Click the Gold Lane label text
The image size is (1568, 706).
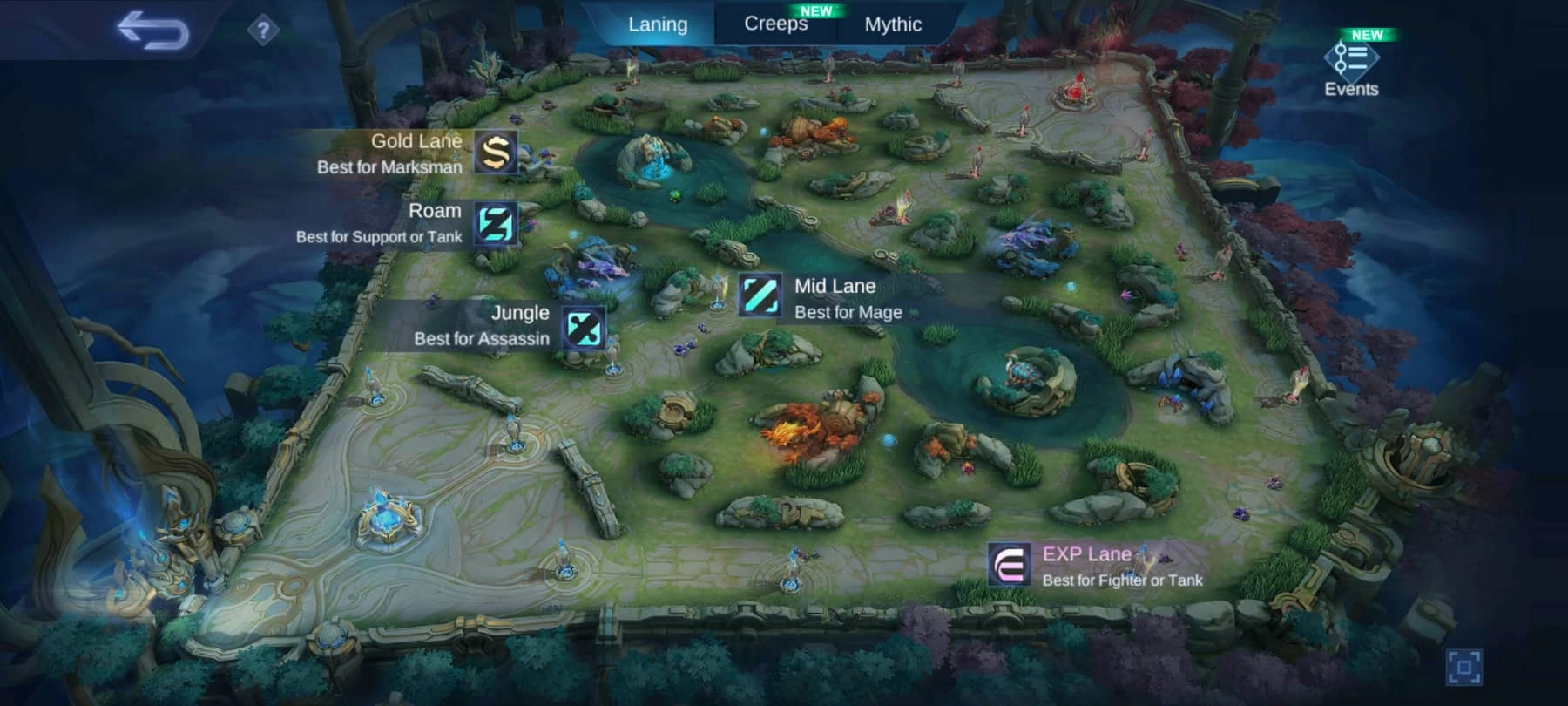(416, 141)
